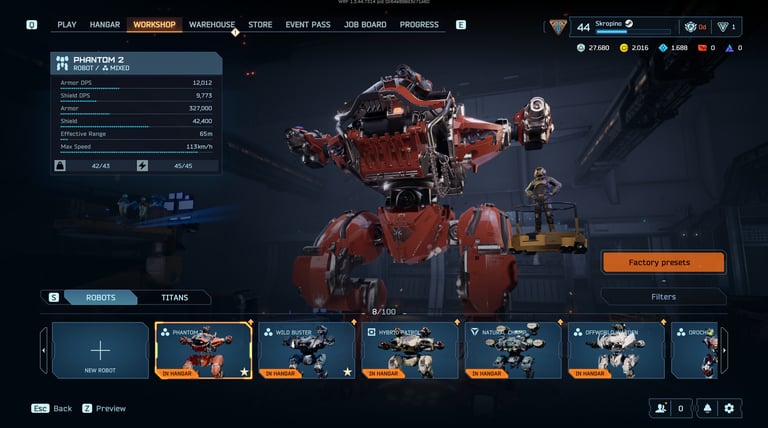Open the Store tab
Screen dimensions: 768x428
260,24
